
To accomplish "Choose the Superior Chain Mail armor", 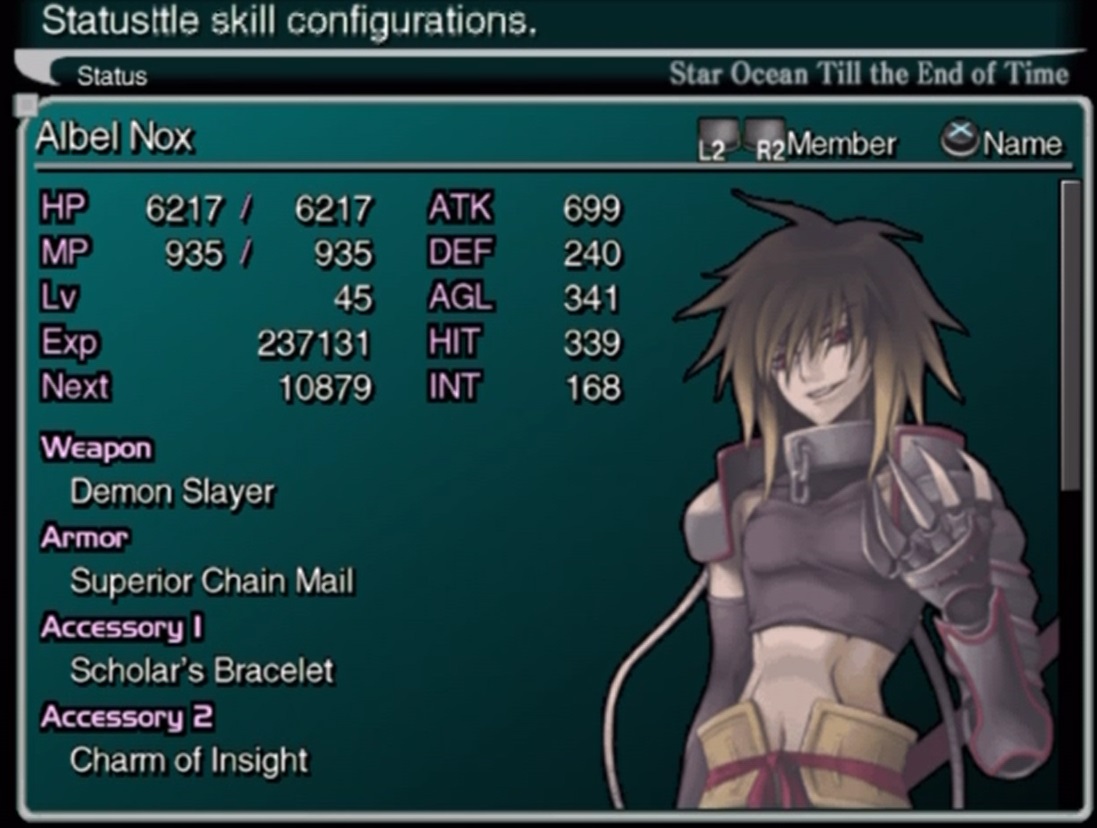I will click(x=212, y=581).
